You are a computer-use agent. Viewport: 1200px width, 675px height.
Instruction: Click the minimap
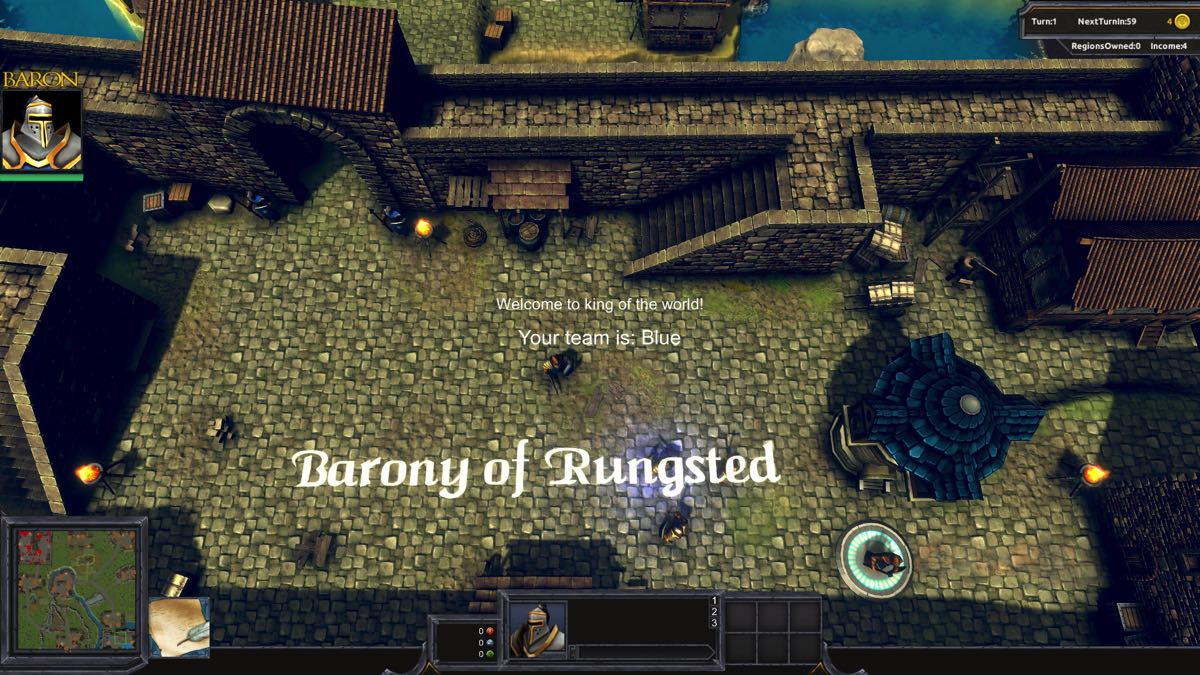75,588
